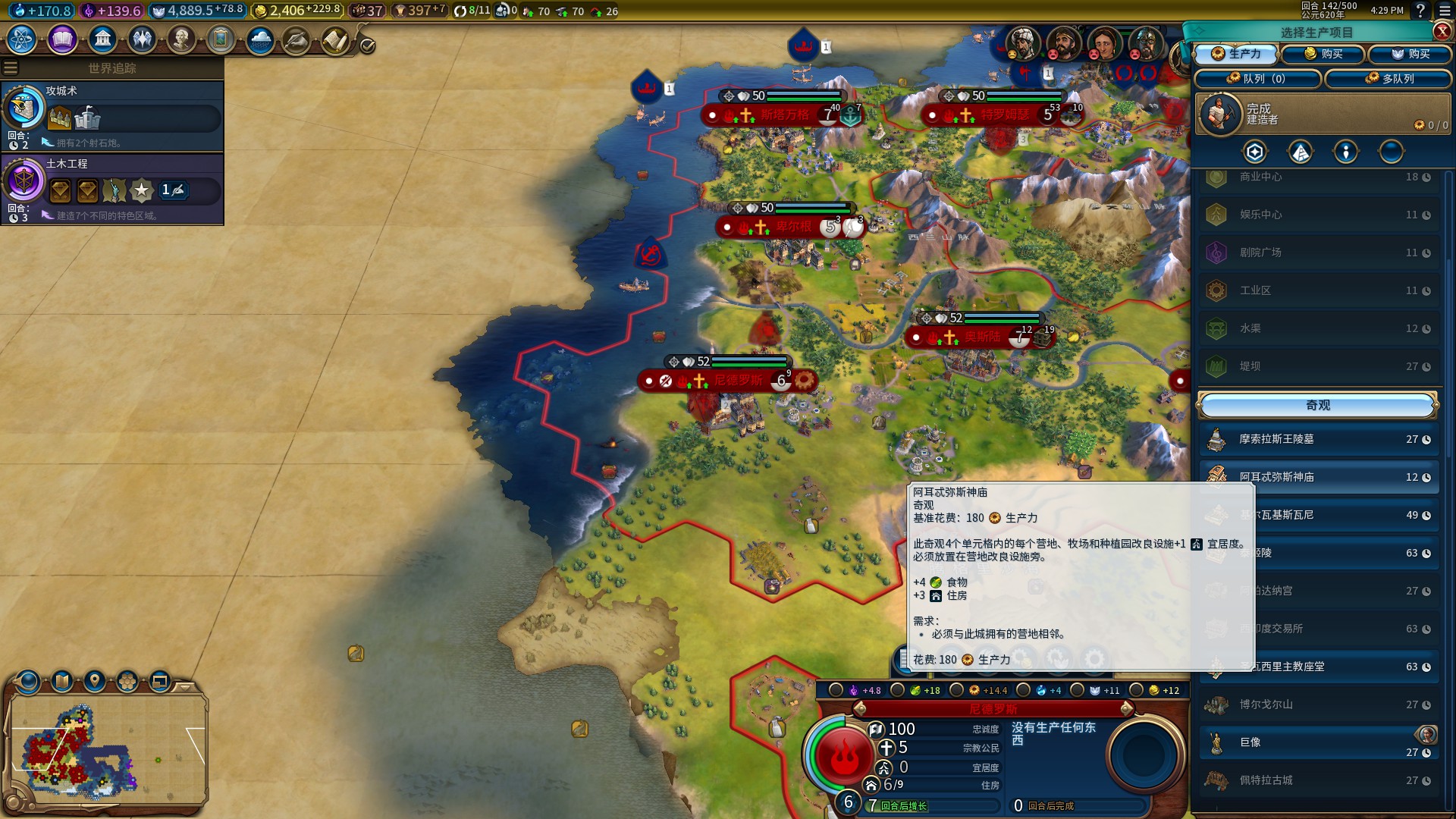This screenshot has height=819, width=1456.
Task: Select the 商业中心 district entry
Action: [x=1318, y=177]
